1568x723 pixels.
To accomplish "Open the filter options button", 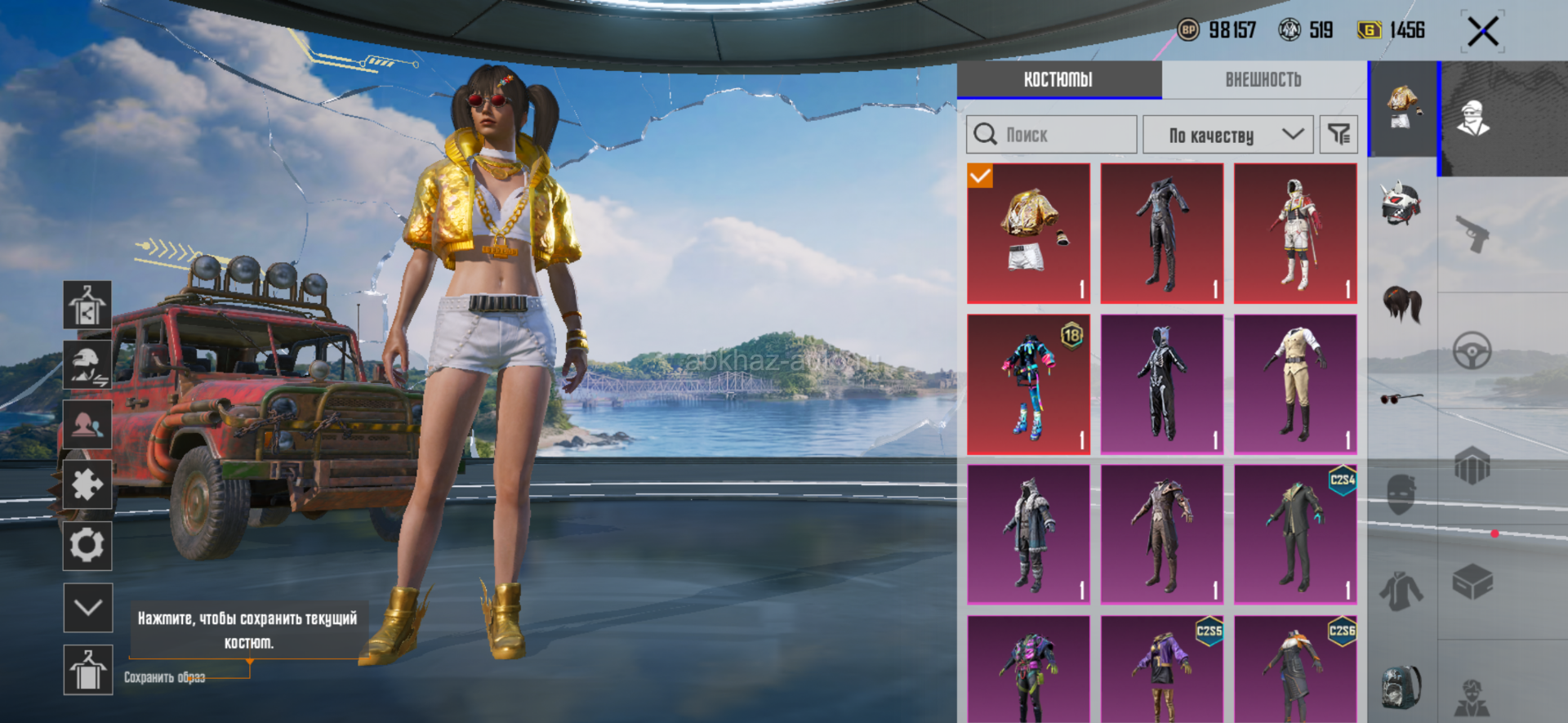I will [x=1339, y=135].
